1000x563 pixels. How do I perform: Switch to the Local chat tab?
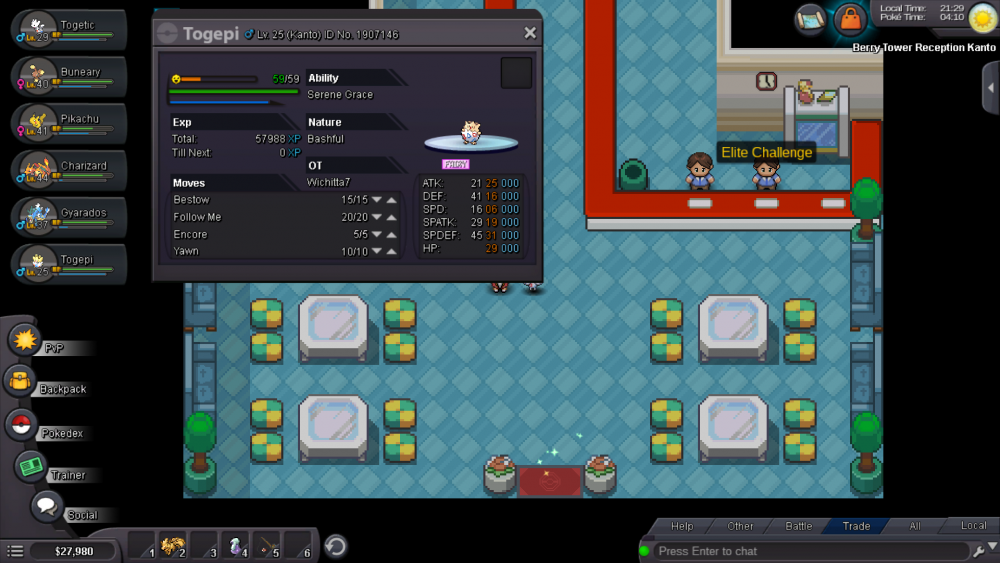[973, 526]
